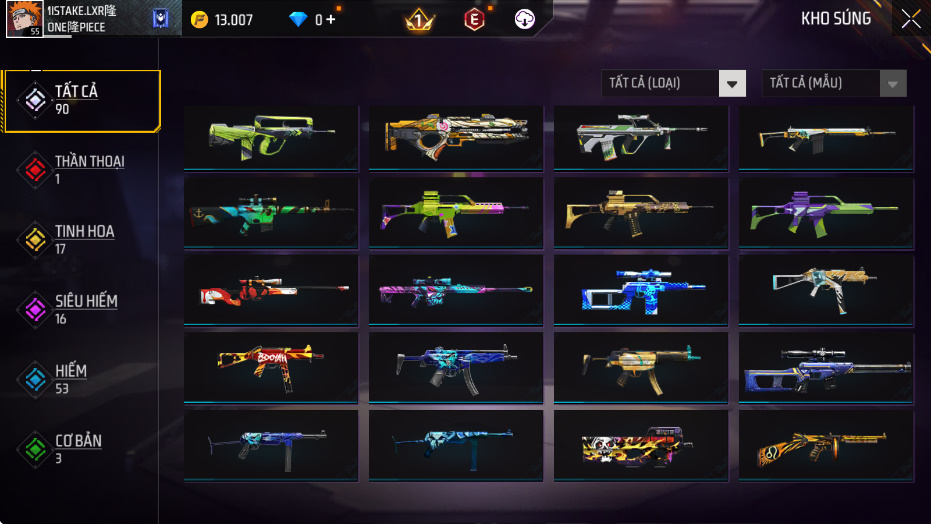Select the skull-patterned P90 skin

[x=641, y=445]
